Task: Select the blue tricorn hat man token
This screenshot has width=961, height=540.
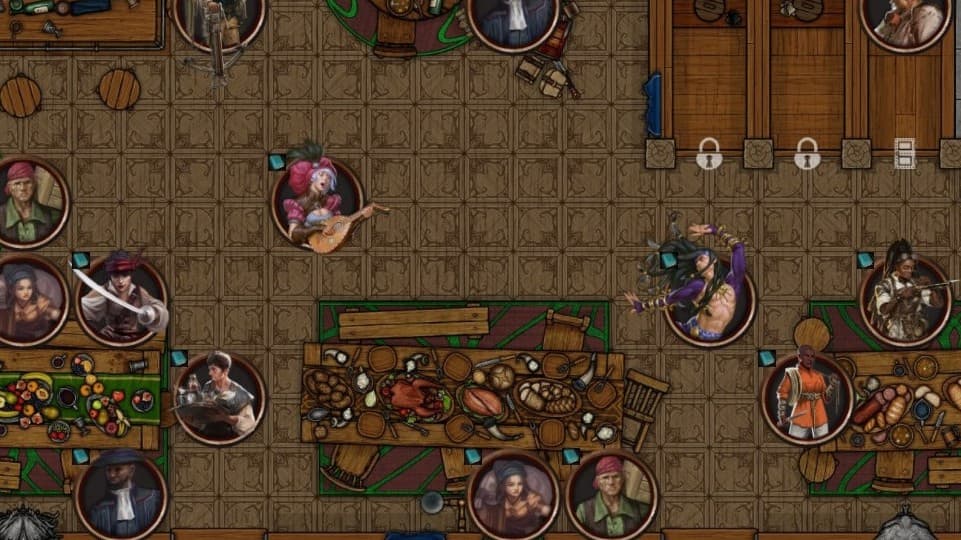Action: click(x=120, y=496)
